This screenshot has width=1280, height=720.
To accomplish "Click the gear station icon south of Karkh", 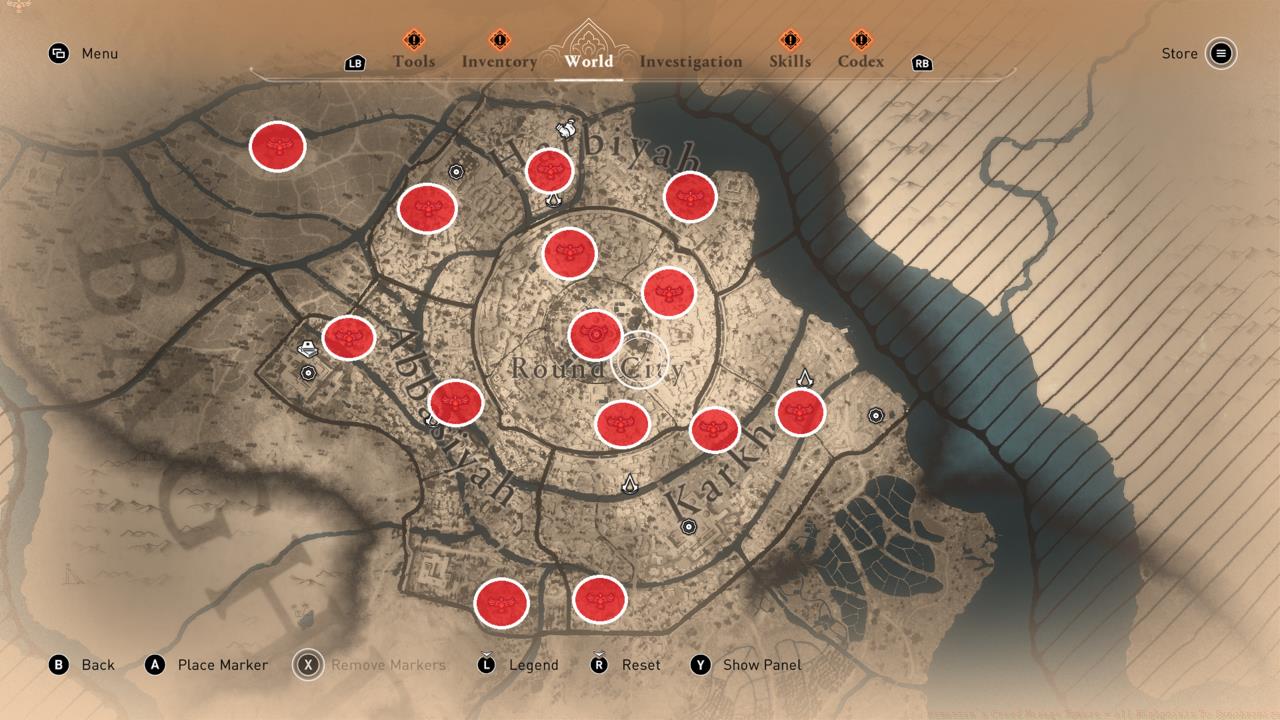I will (x=689, y=527).
